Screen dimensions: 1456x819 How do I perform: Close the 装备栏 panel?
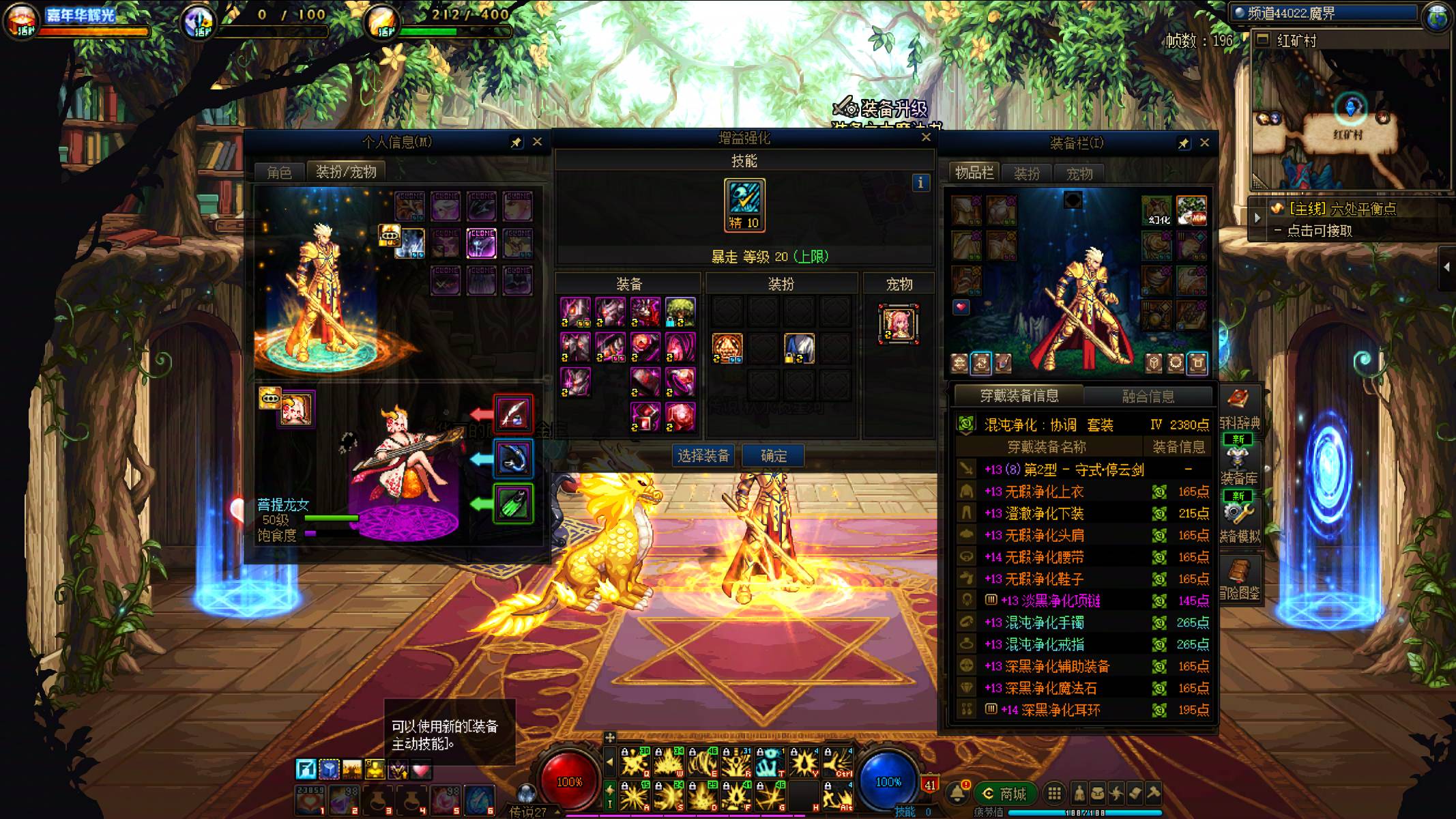[1204, 143]
